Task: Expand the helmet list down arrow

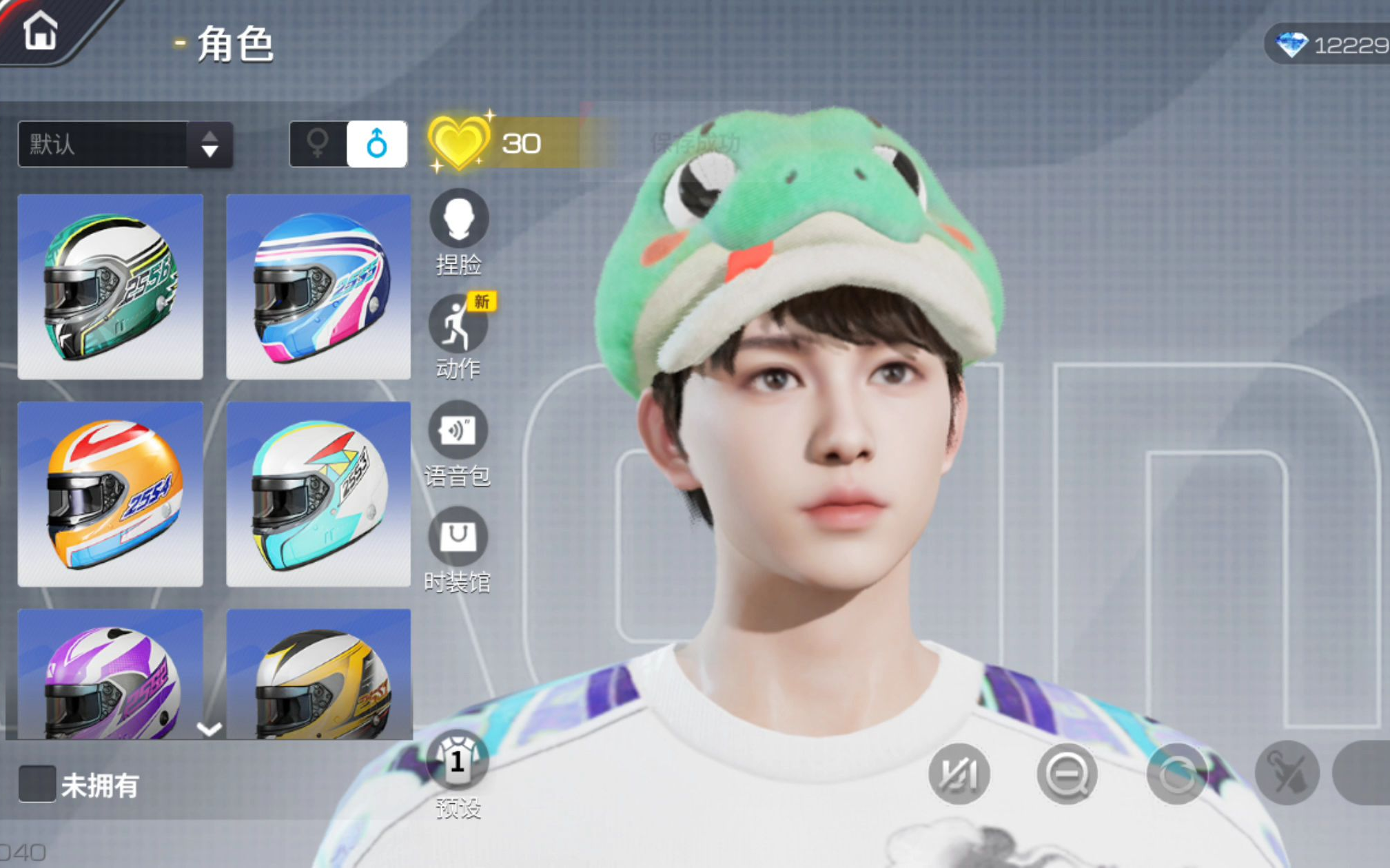Action: (209, 729)
